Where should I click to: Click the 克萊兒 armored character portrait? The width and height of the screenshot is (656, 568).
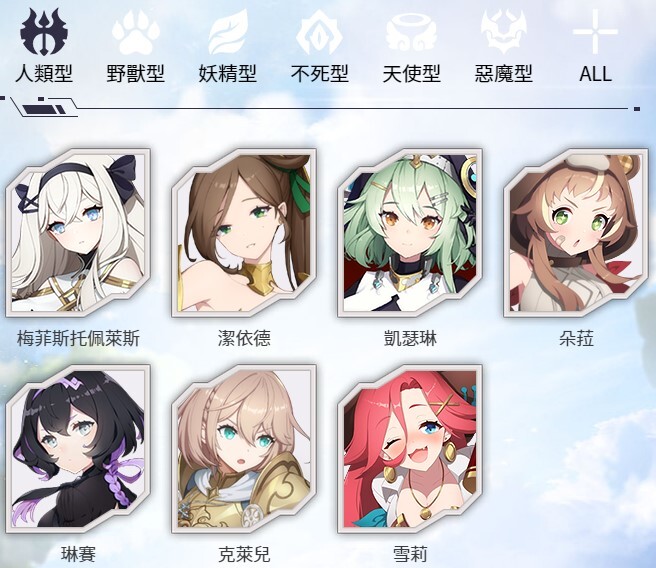coord(244,448)
